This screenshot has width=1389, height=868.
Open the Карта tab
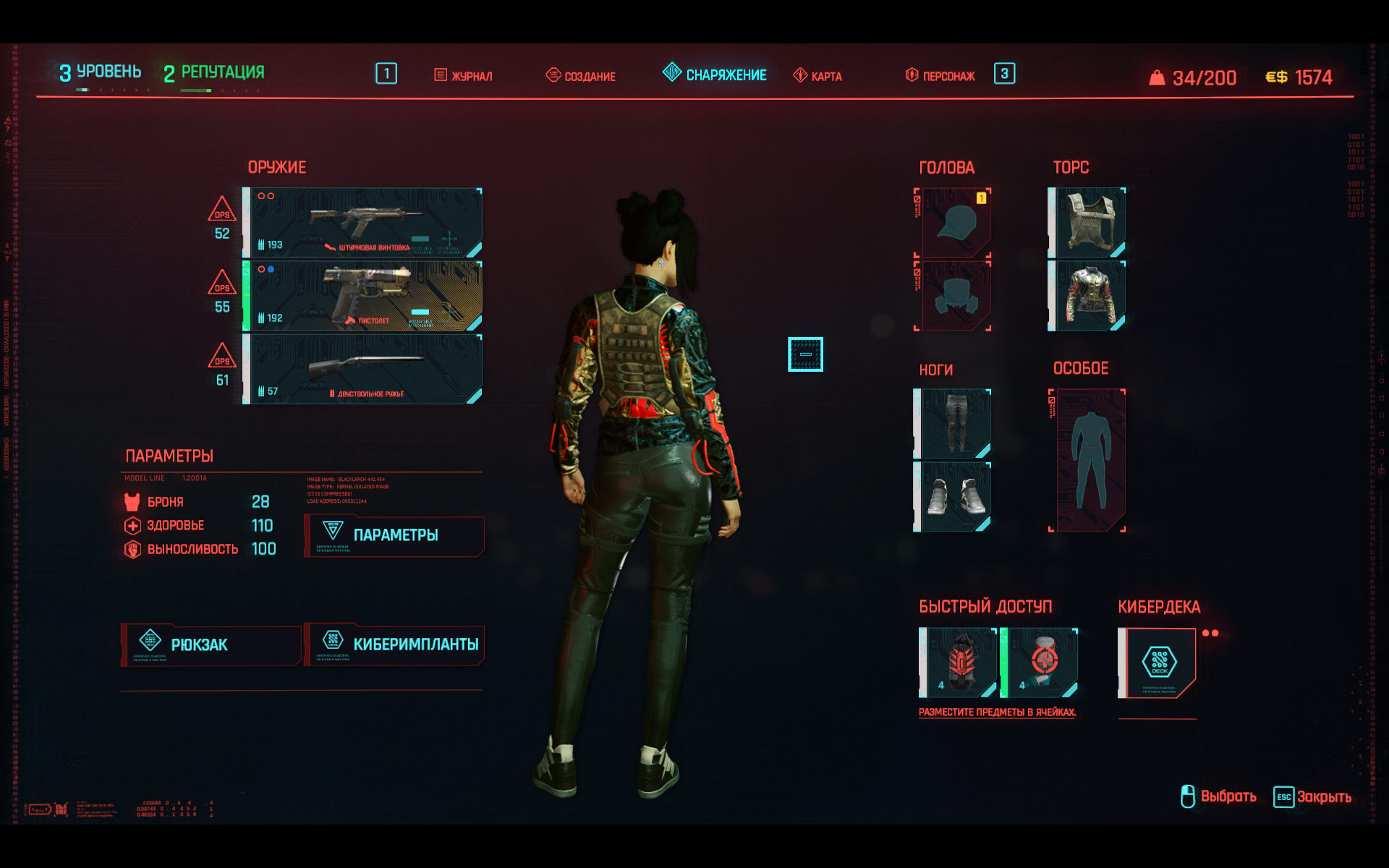[817, 76]
